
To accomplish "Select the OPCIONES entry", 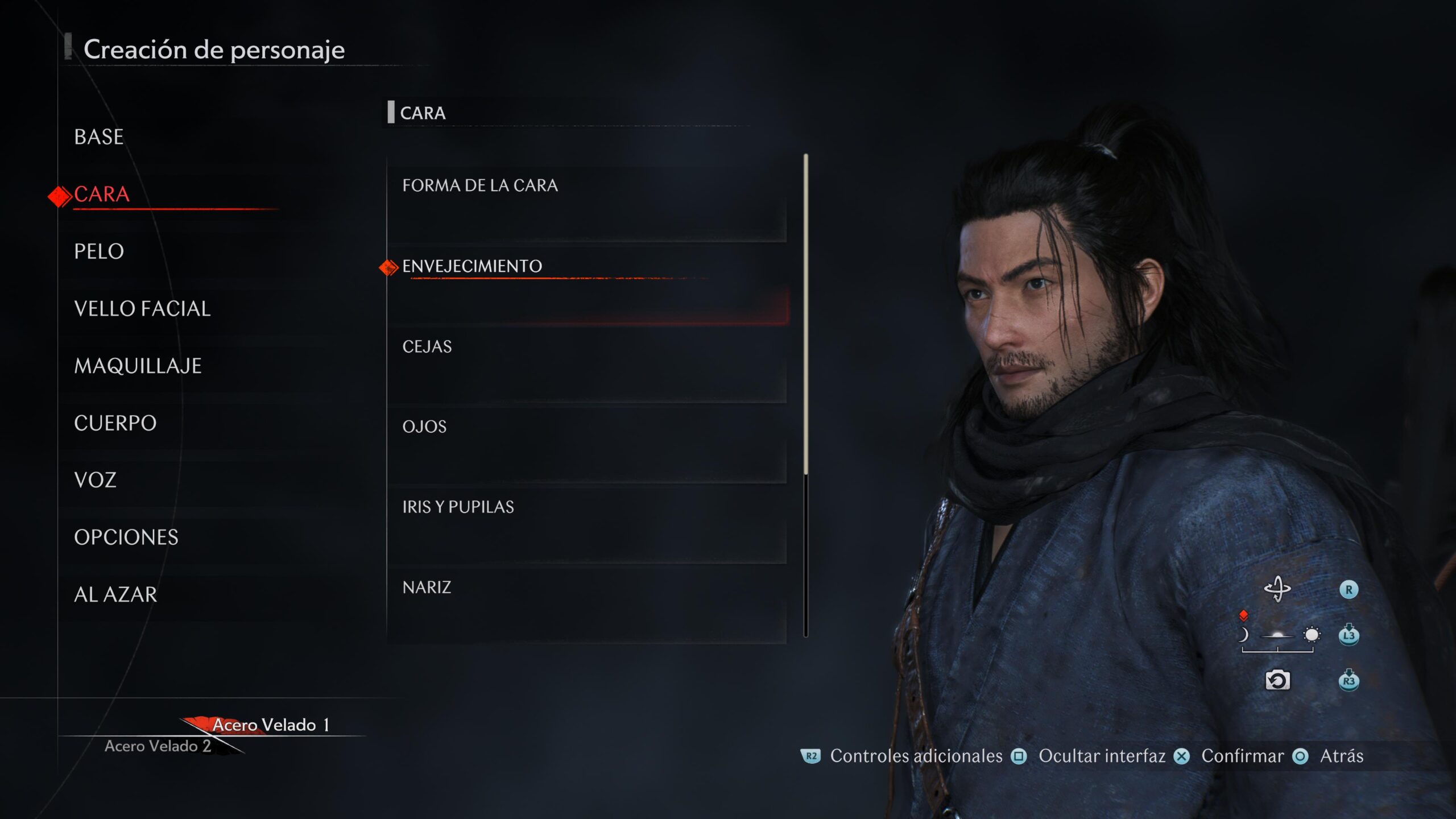I will pos(126,537).
